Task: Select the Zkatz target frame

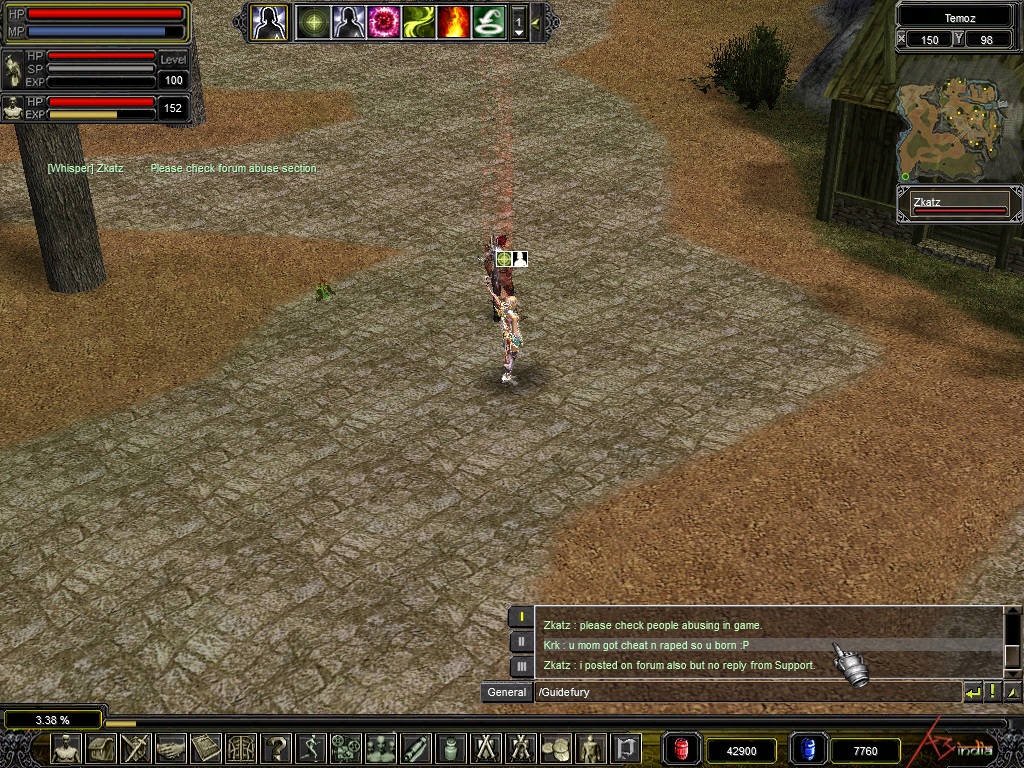Action: click(959, 206)
